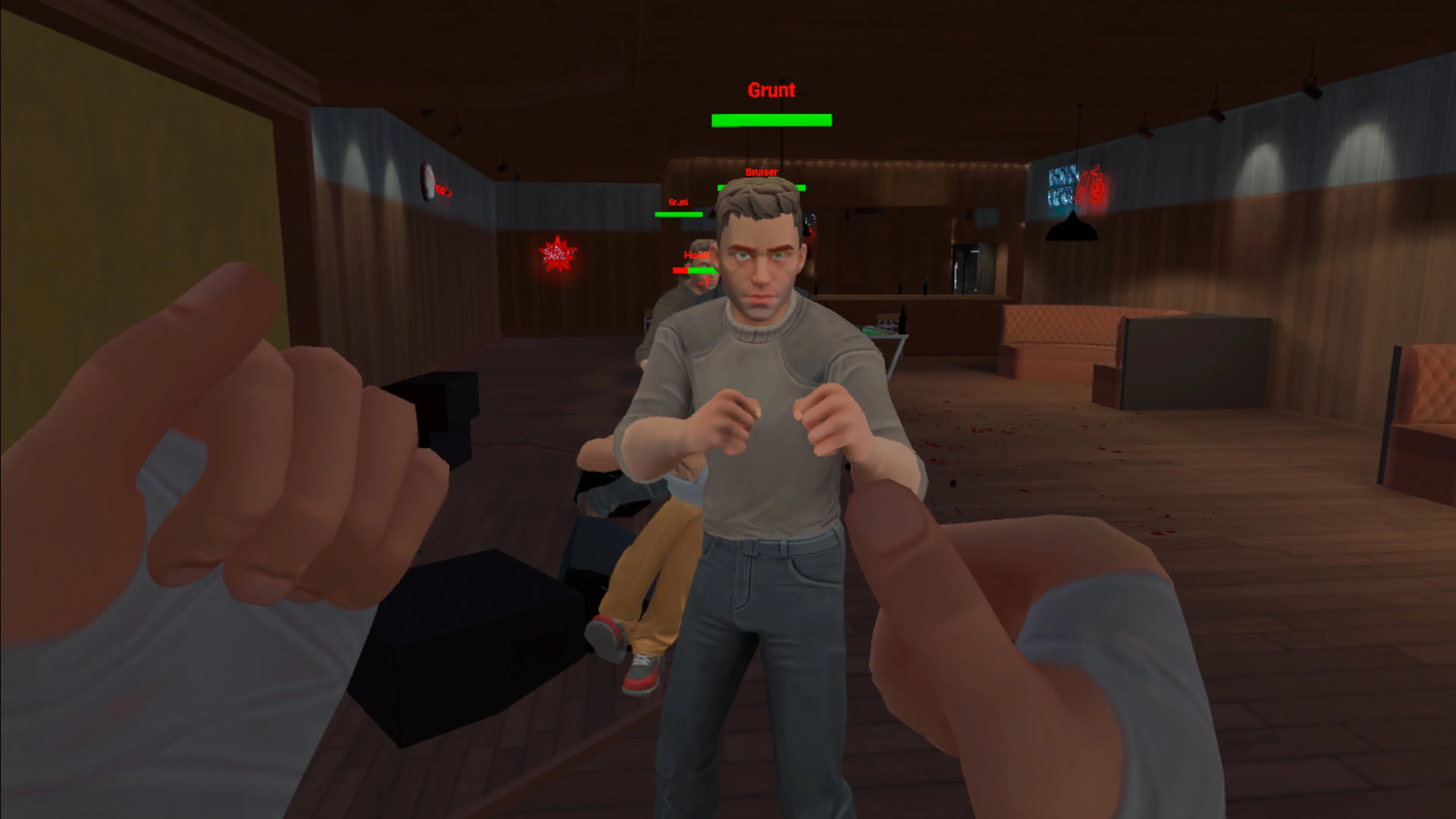Click the small Grunt health bar on left
The image size is (1456, 819).
(678, 214)
